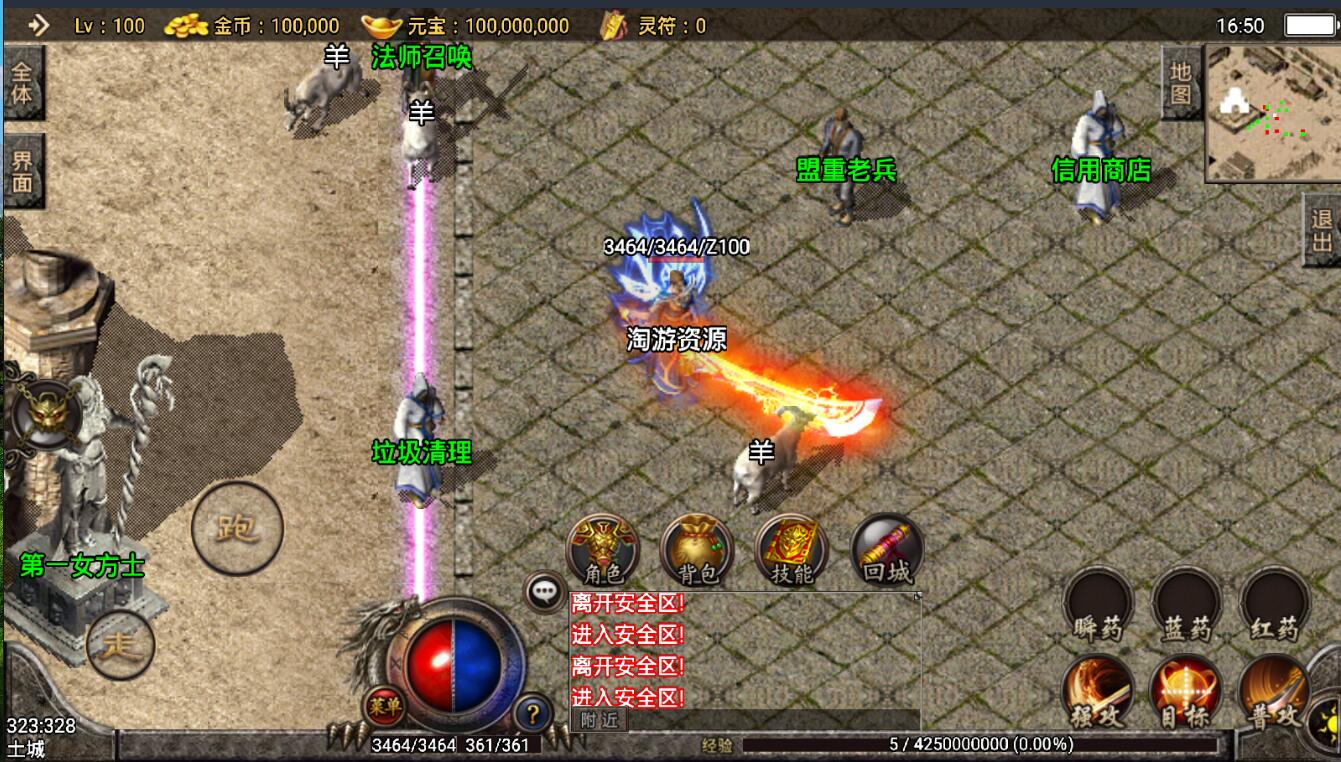Image resolution: width=1341 pixels, height=762 pixels.
Task: Toggle the 全体 button
Action: 22,83
